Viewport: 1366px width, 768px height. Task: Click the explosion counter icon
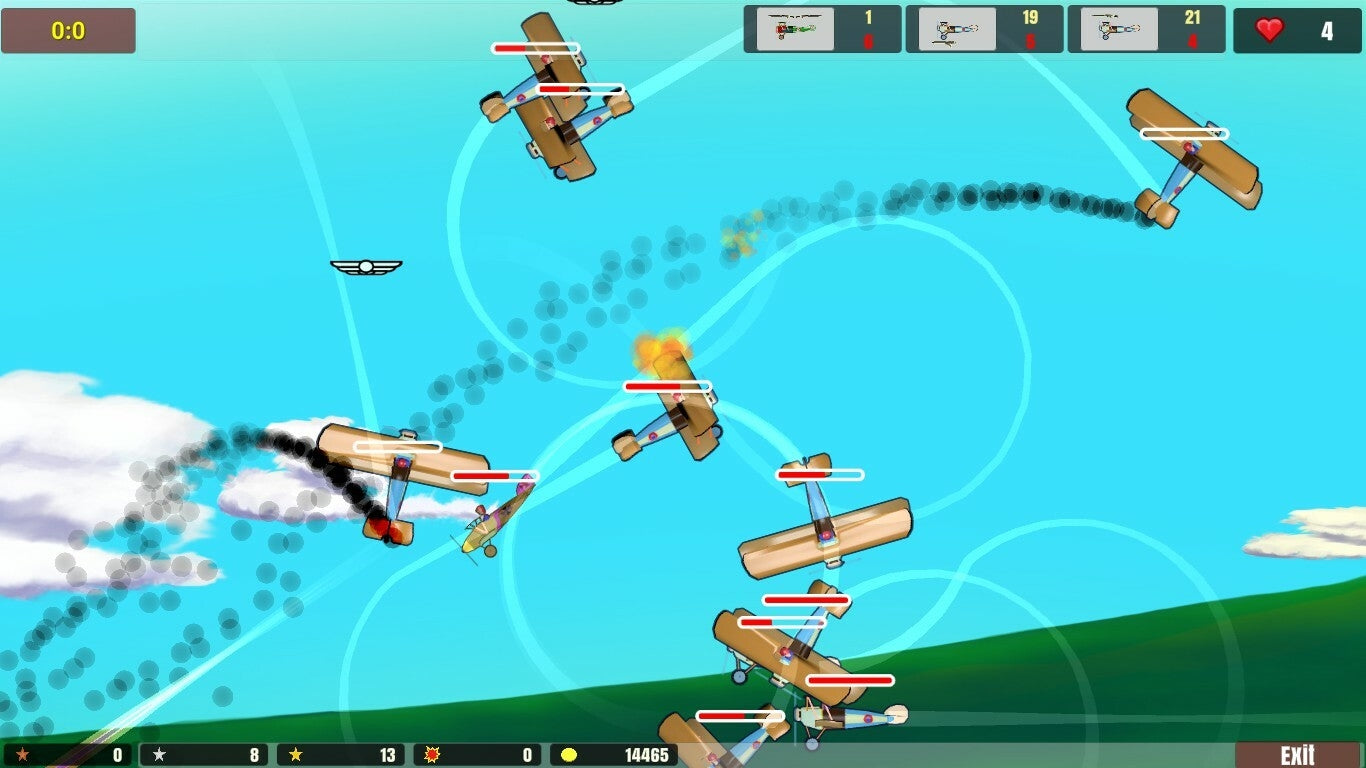(432, 755)
